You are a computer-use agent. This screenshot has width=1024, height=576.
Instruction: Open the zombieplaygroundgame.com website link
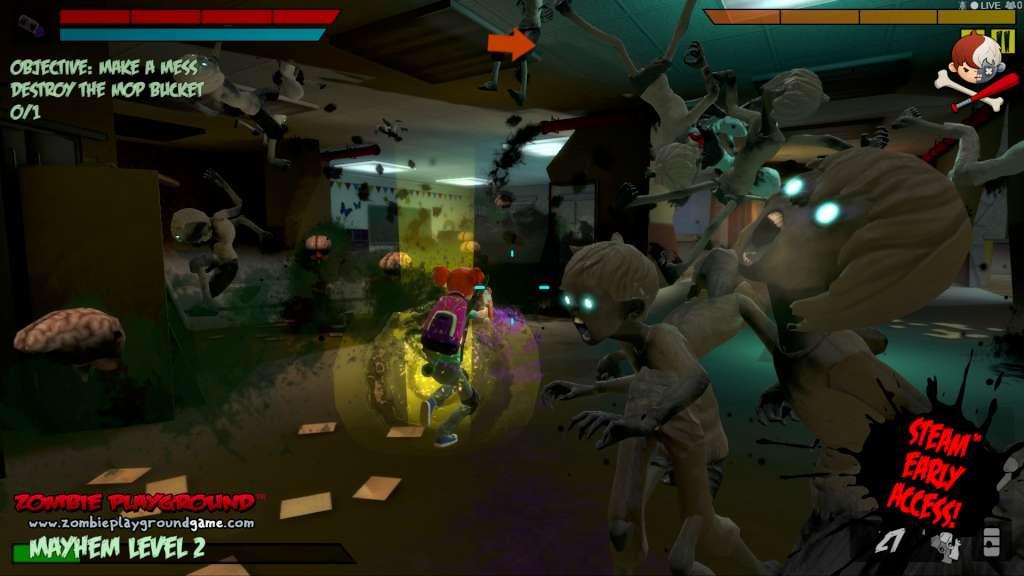point(140,523)
